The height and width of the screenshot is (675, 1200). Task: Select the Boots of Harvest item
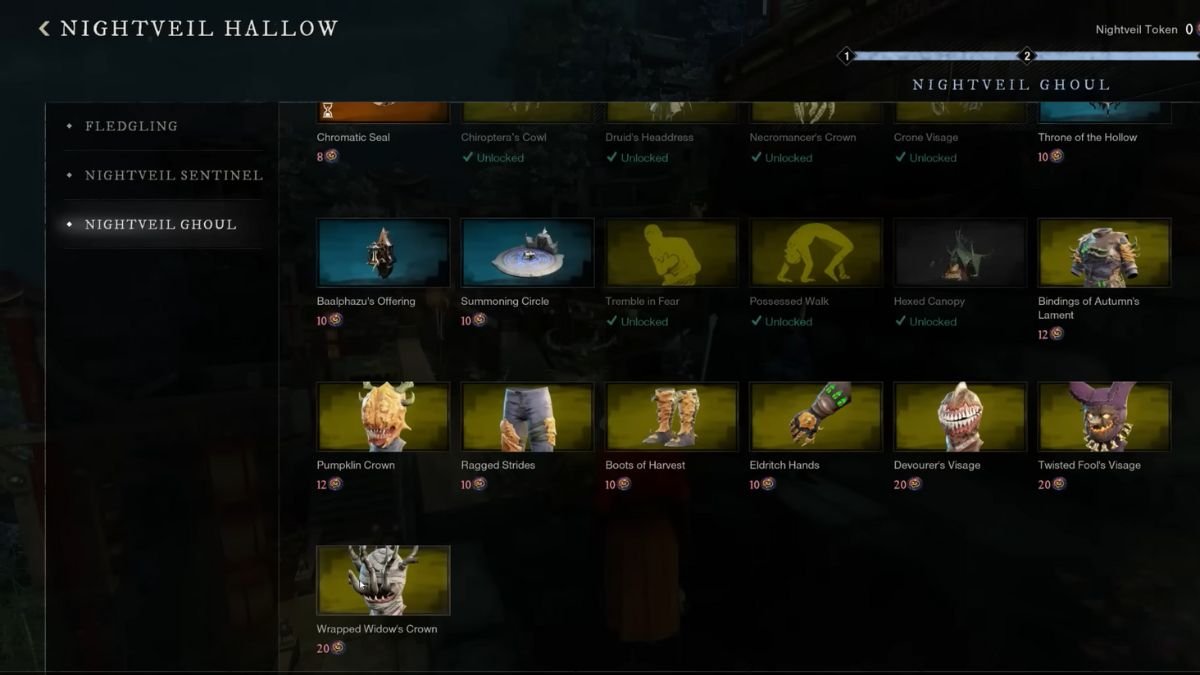671,417
